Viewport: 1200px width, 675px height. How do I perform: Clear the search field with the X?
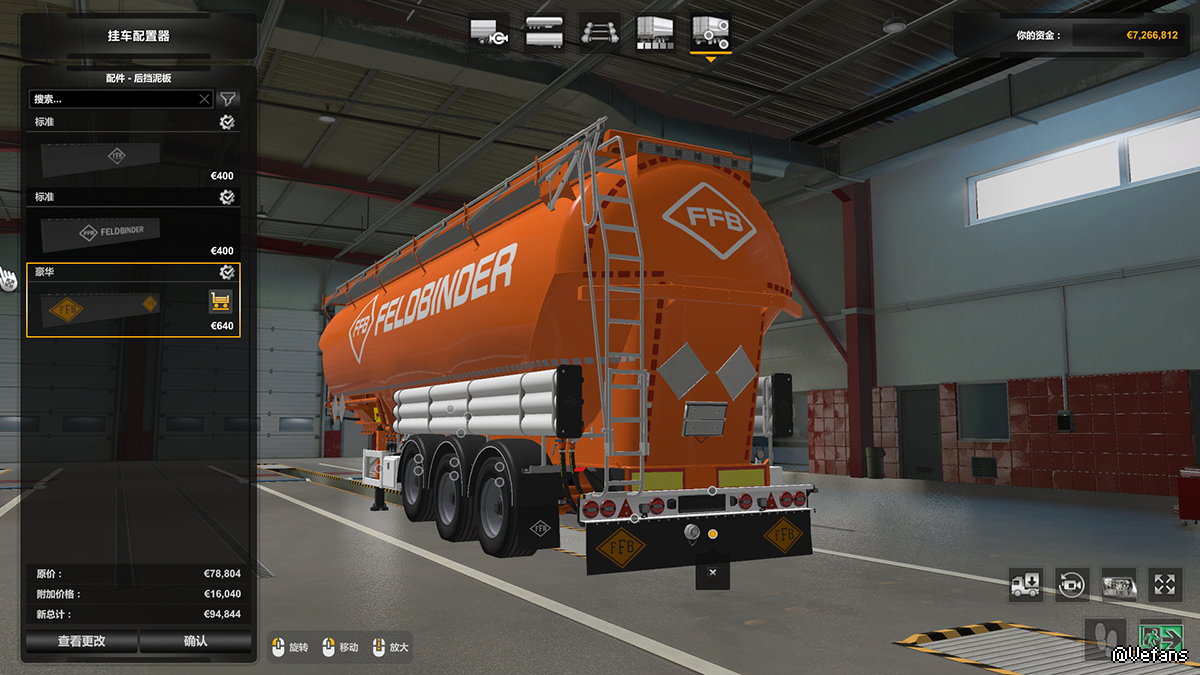pos(205,99)
